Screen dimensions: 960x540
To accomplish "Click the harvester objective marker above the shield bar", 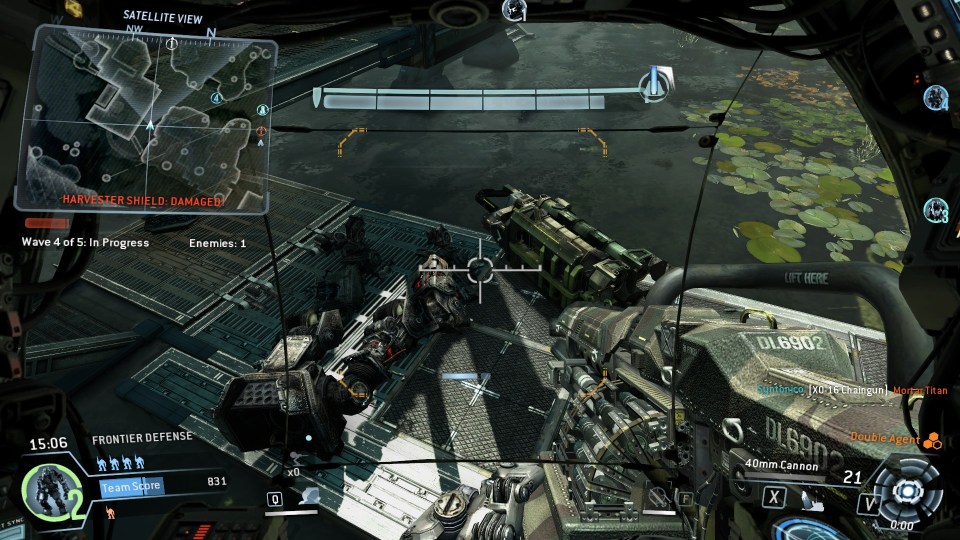I will pyautogui.click(x=656, y=83).
